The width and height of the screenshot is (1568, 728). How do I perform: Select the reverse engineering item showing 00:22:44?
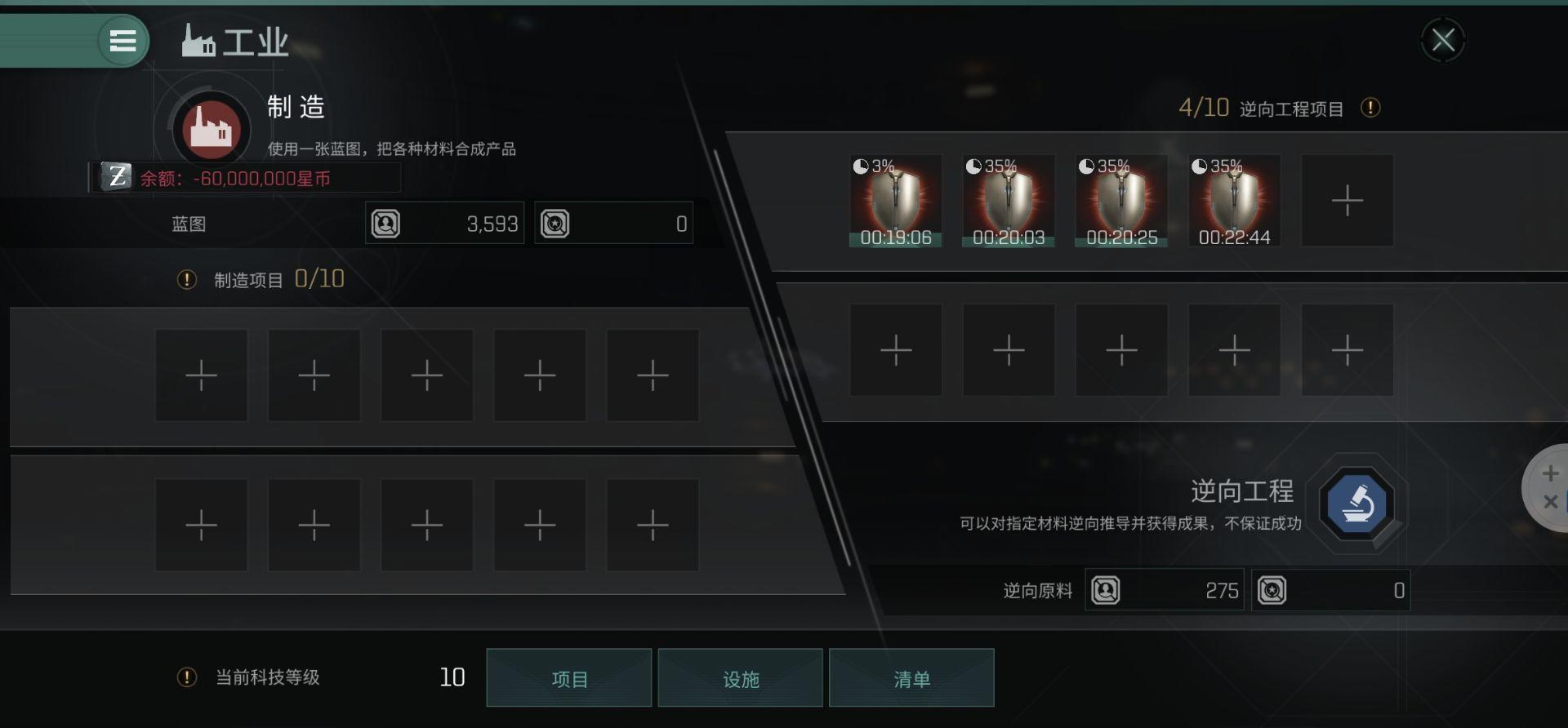pos(1235,200)
